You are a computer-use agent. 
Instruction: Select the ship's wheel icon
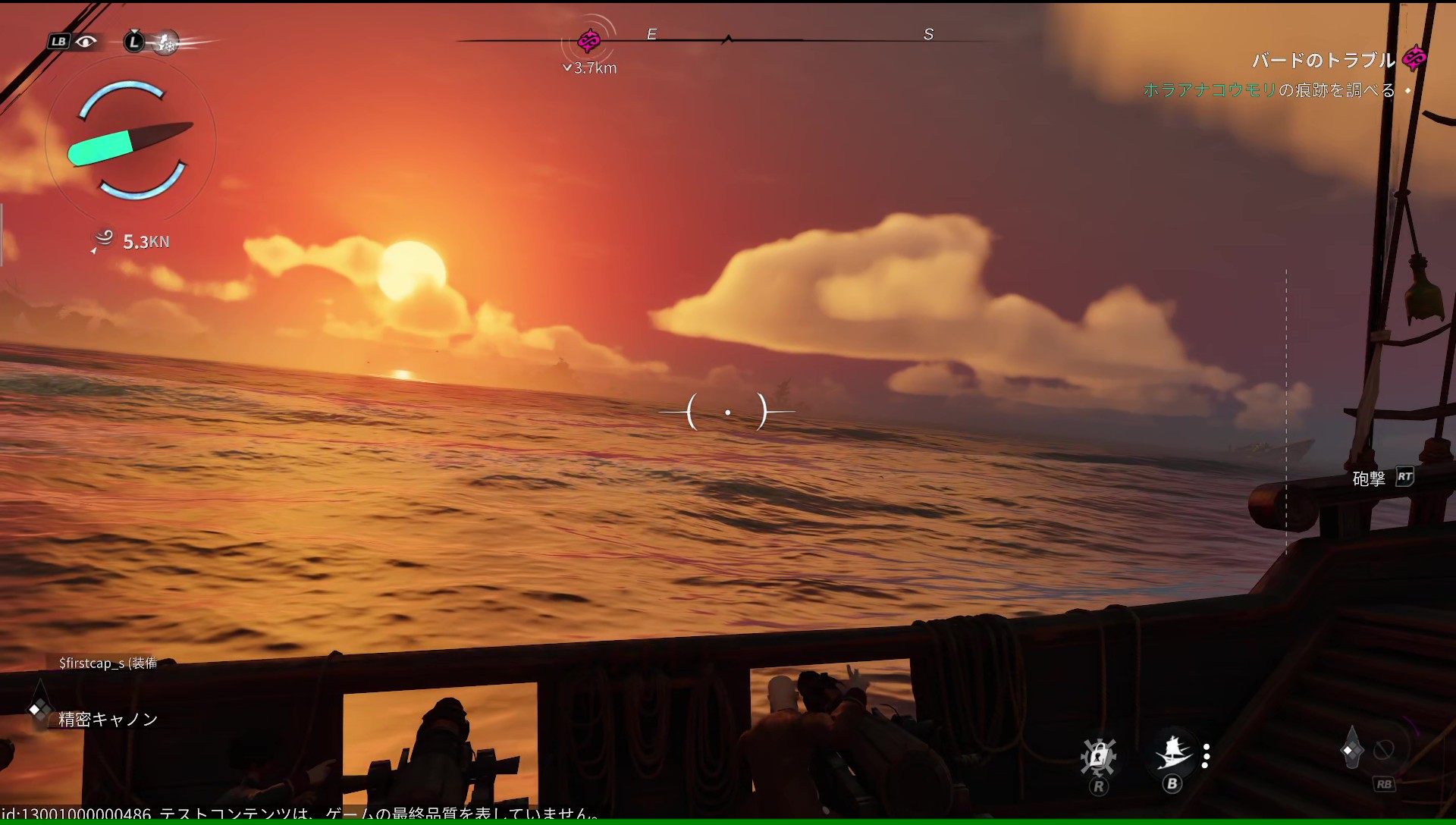tap(167, 43)
